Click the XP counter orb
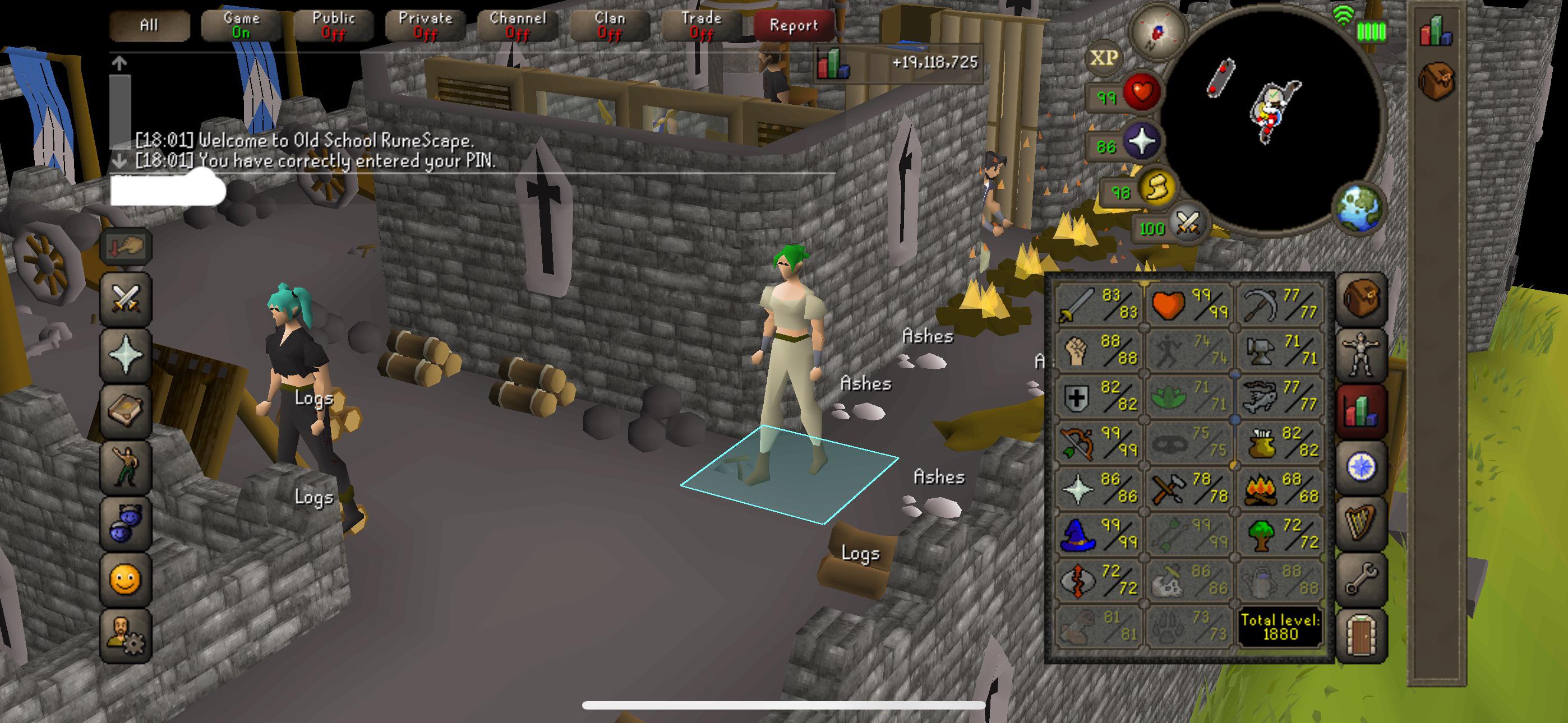 pos(1103,58)
